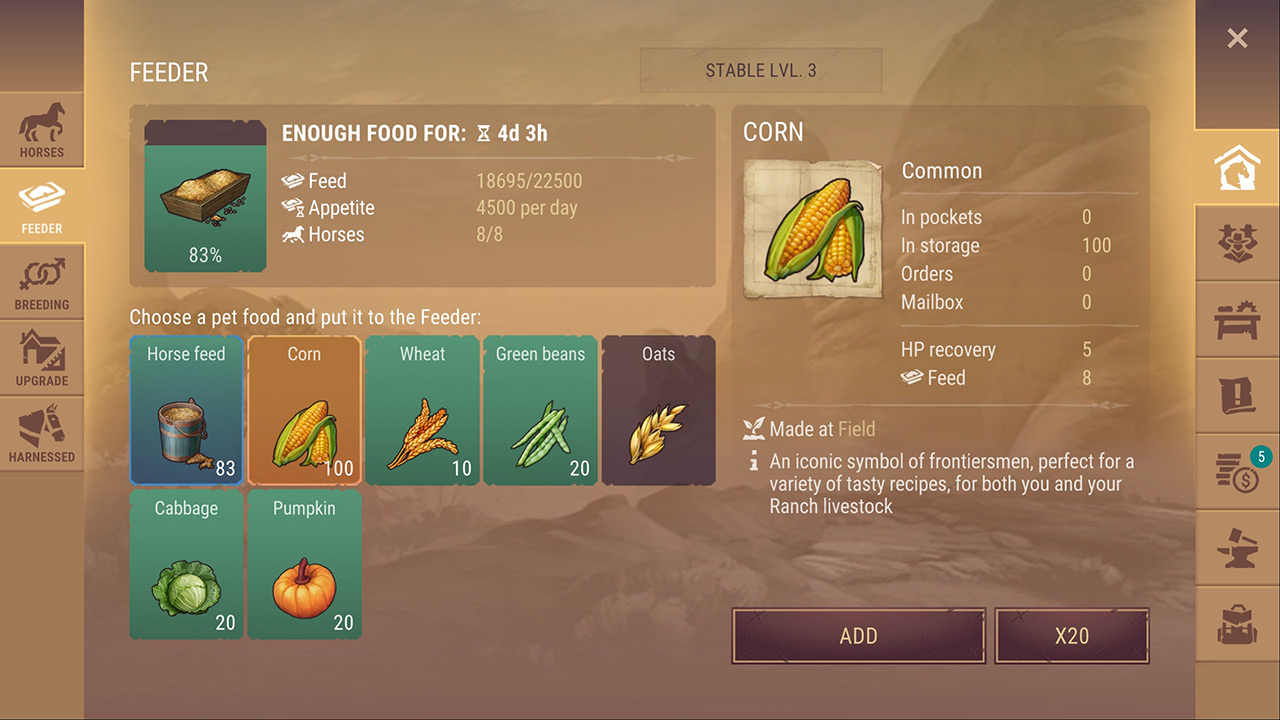
Task: Choose the Oats food tile
Action: click(x=658, y=410)
